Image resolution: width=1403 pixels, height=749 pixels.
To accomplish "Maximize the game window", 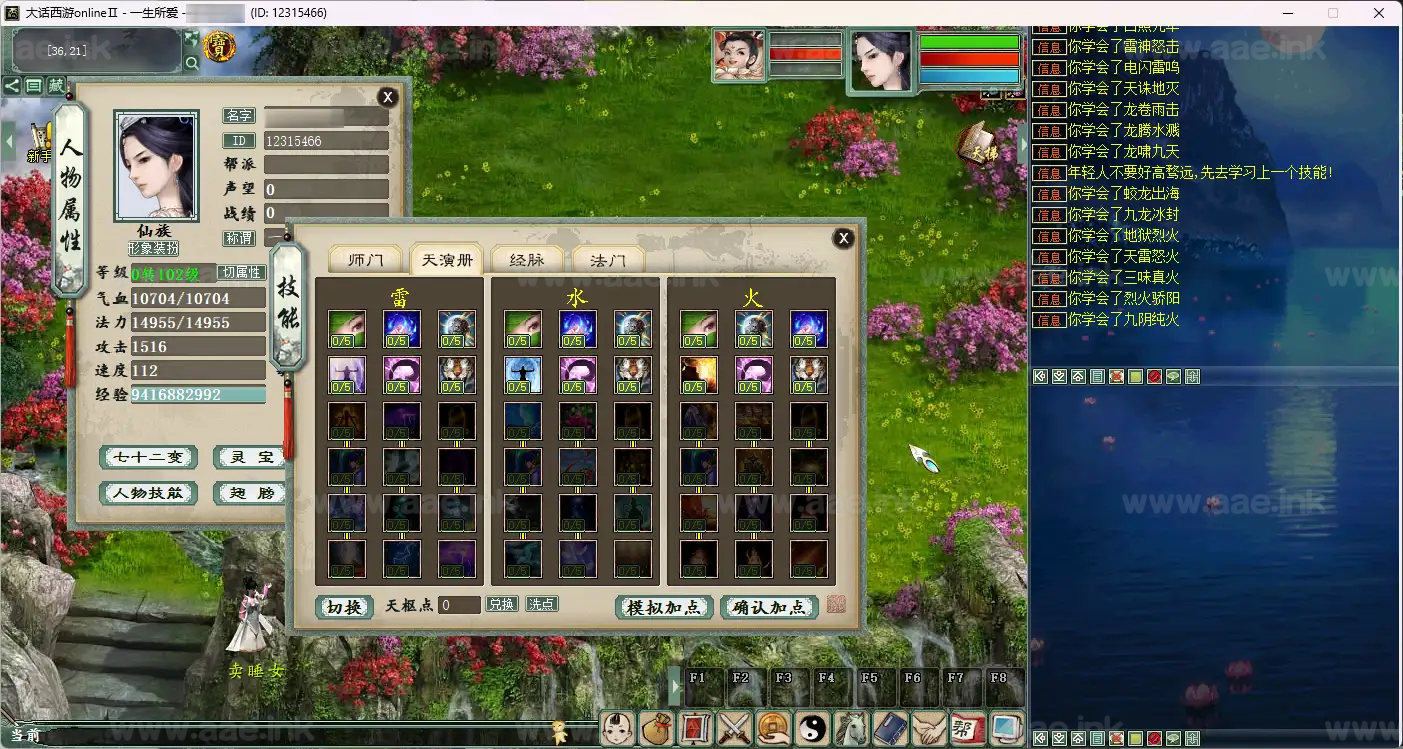I will pyautogui.click(x=1333, y=13).
